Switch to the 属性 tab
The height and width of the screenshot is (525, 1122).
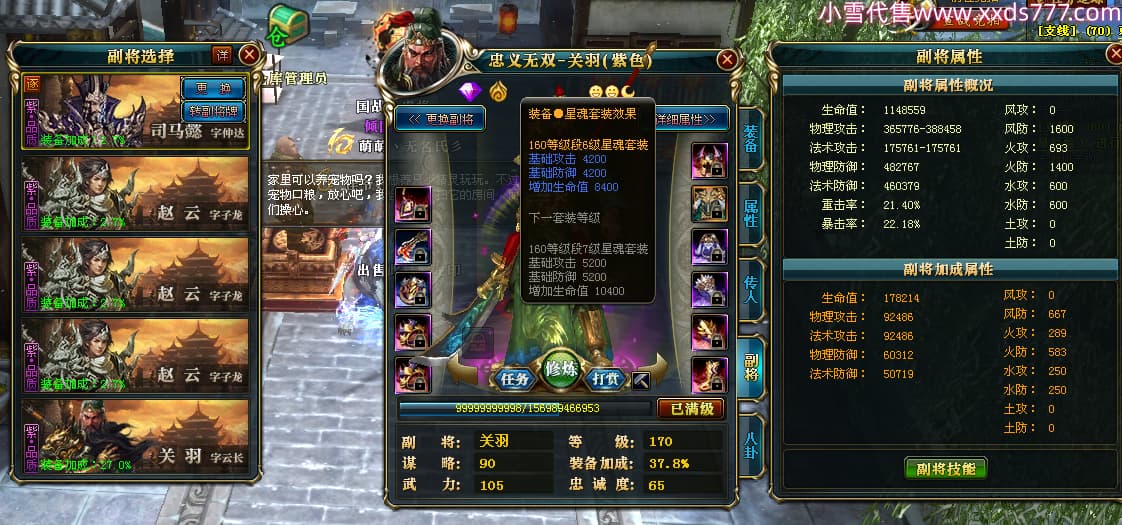click(x=751, y=213)
